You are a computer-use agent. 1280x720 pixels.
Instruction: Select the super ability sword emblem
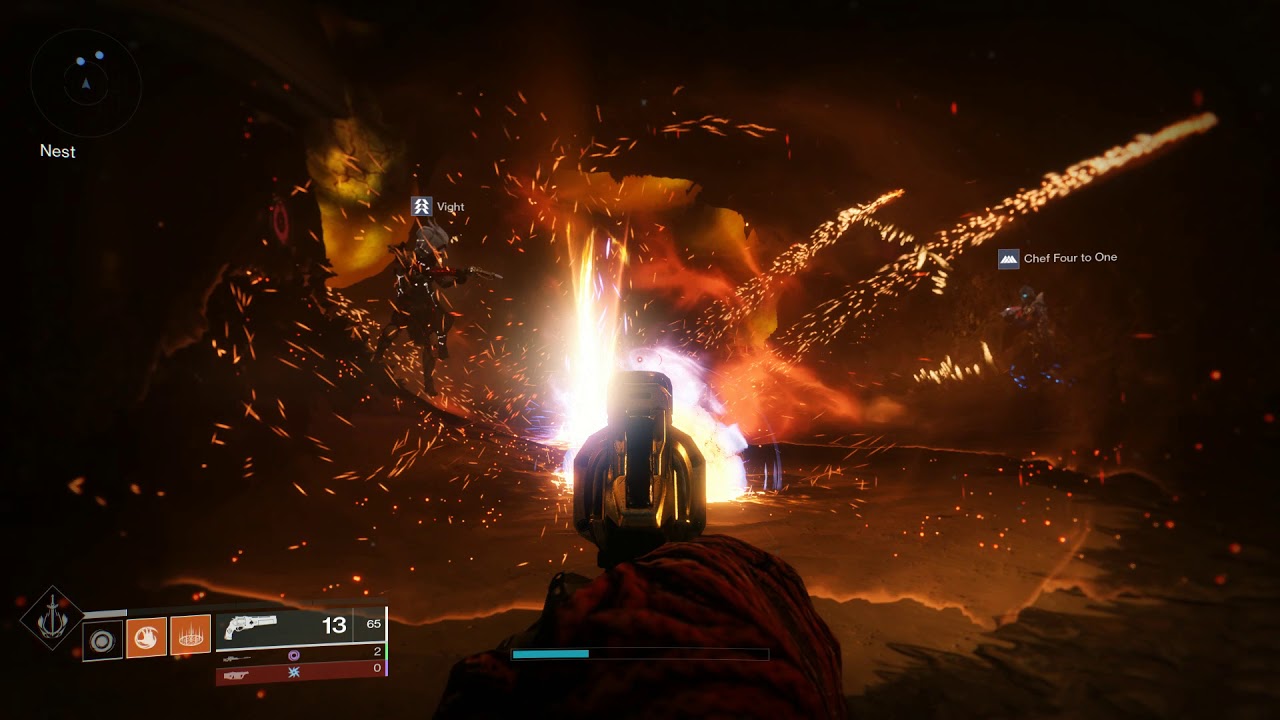pos(51,617)
